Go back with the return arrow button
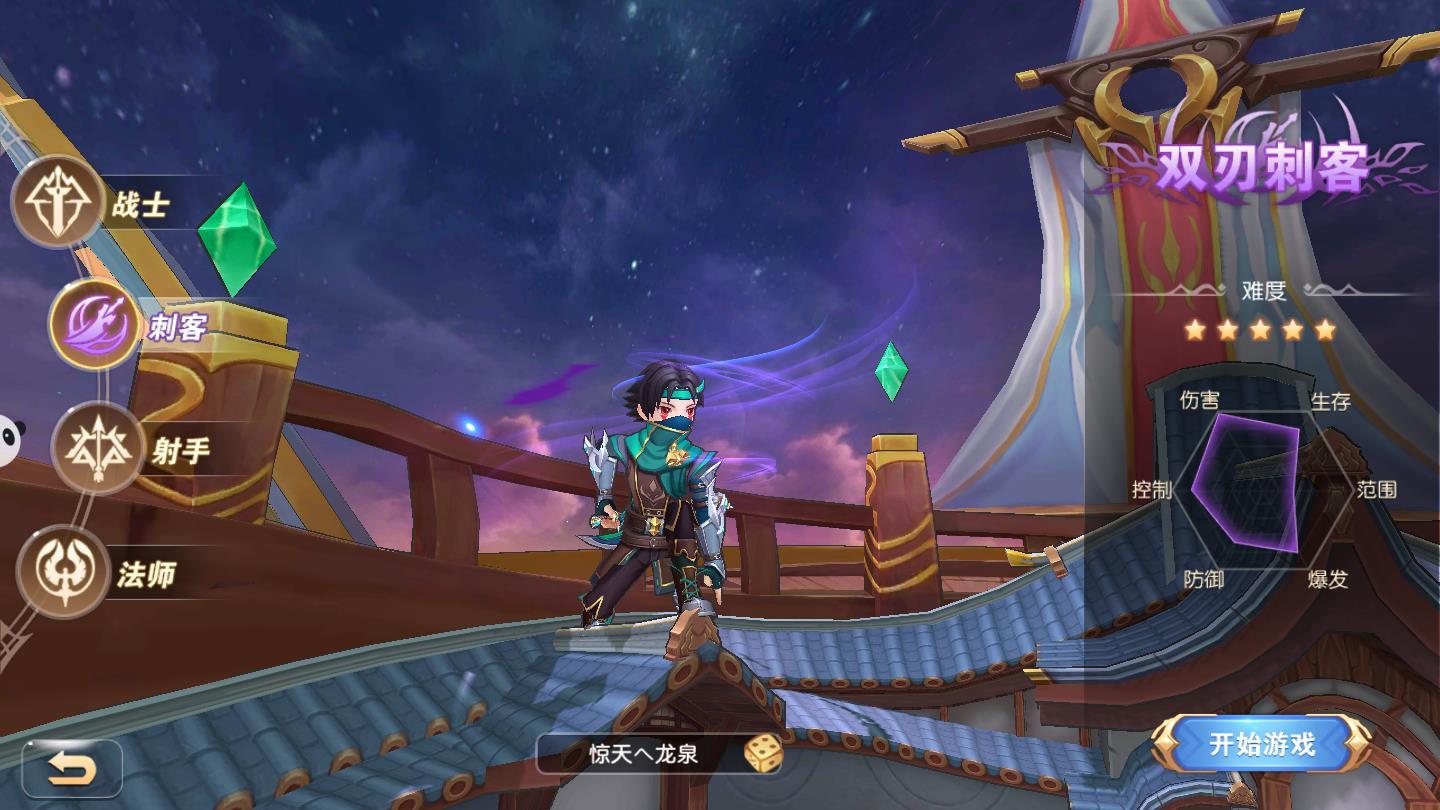The height and width of the screenshot is (810, 1440). click(72, 768)
